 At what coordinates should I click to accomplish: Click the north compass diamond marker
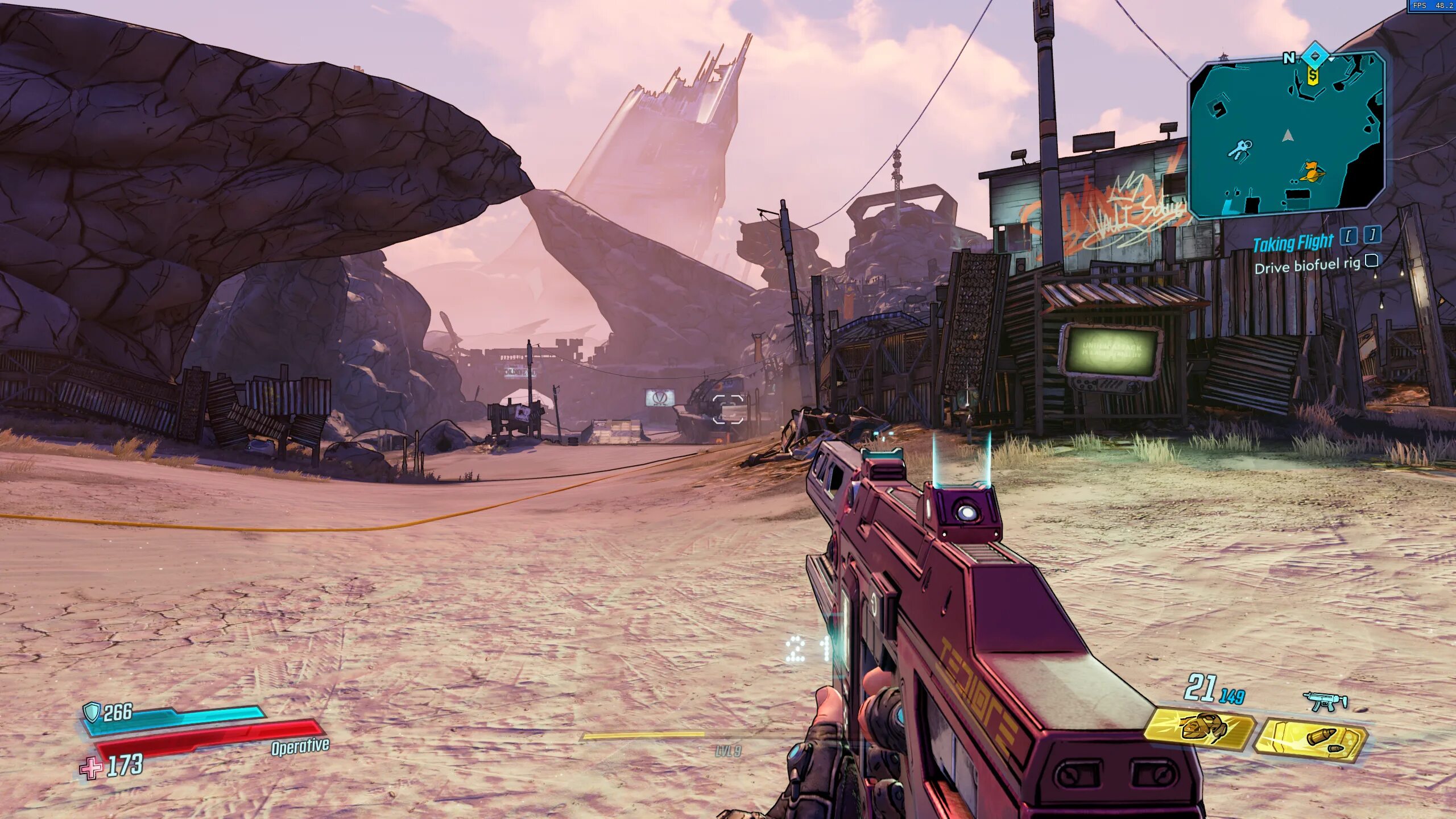(1315, 56)
